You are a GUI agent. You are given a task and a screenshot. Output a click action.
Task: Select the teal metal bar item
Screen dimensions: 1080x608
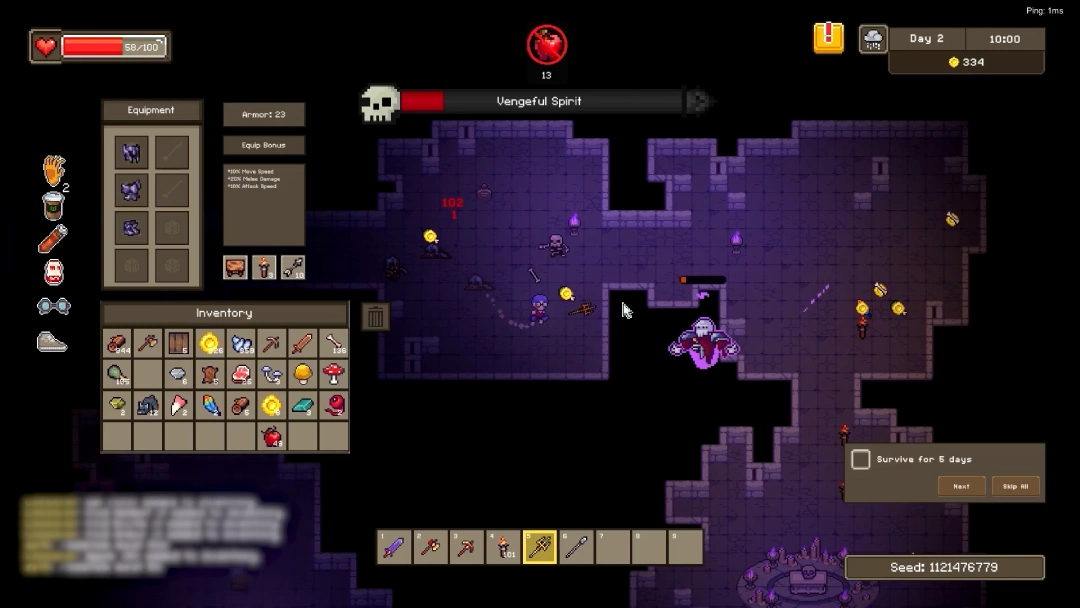pyautogui.click(x=302, y=406)
